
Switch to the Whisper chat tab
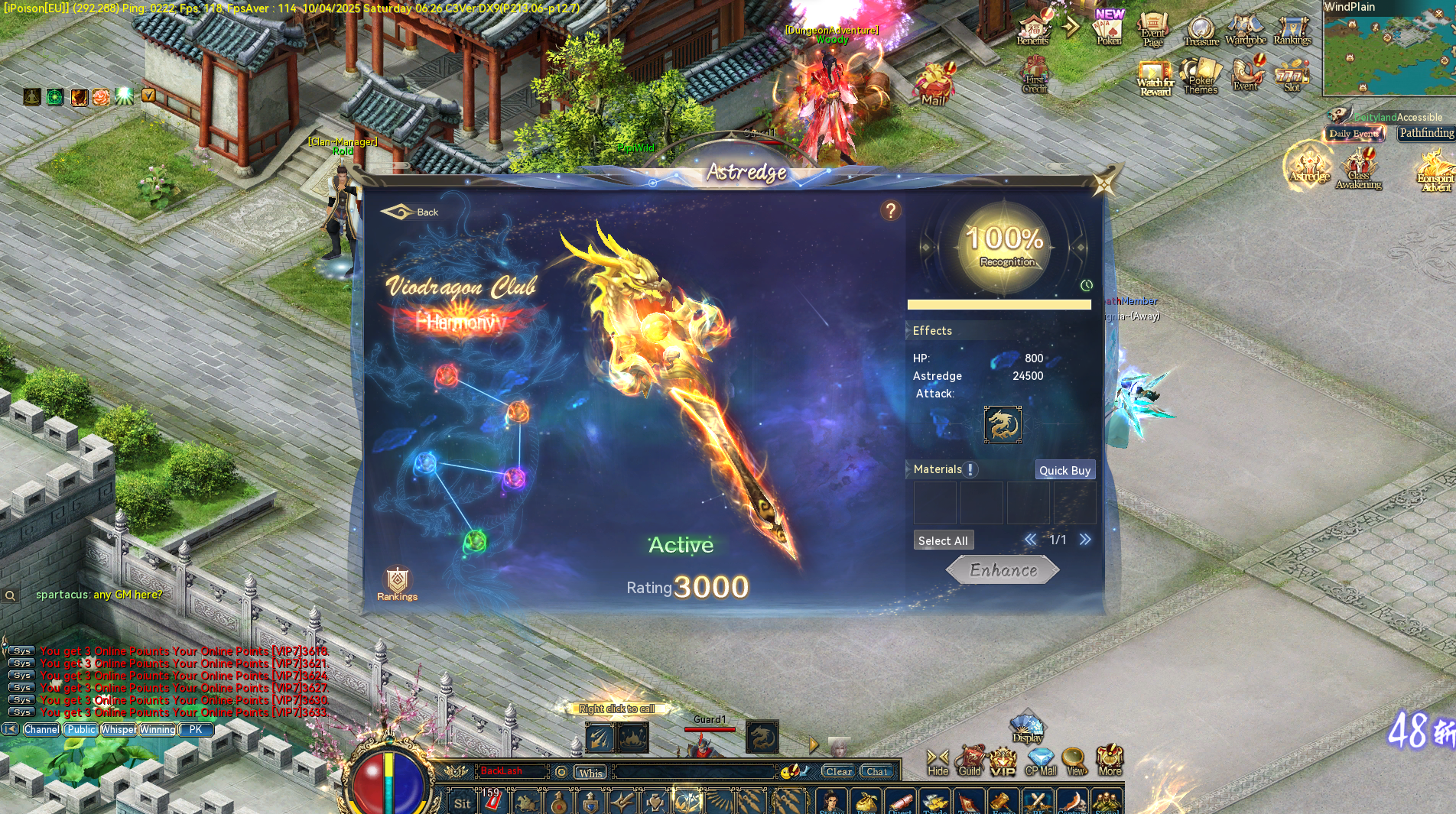pos(118,730)
